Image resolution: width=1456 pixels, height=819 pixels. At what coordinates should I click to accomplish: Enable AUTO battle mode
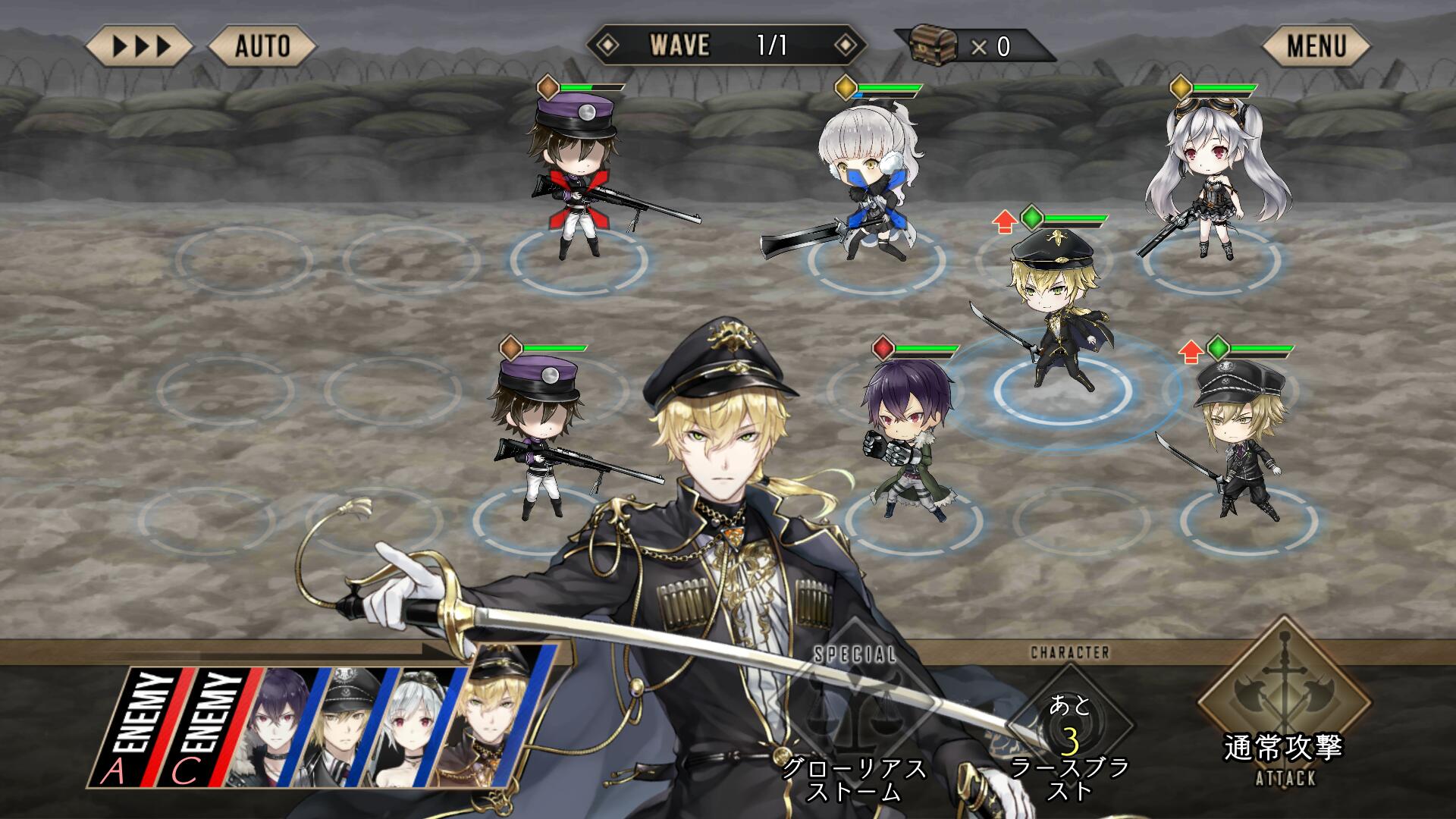click(x=262, y=47)
